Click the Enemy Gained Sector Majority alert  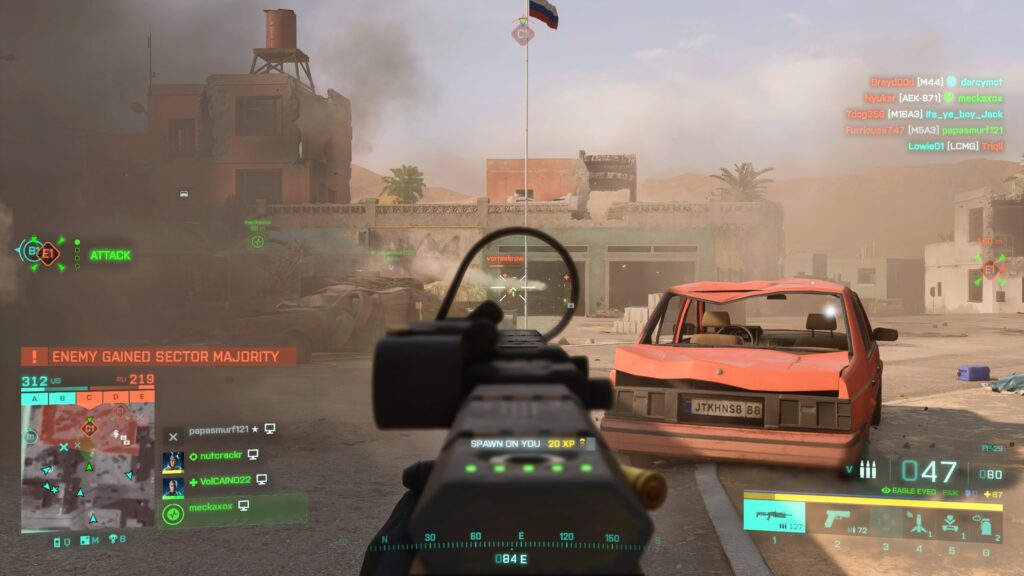point(160,356)
